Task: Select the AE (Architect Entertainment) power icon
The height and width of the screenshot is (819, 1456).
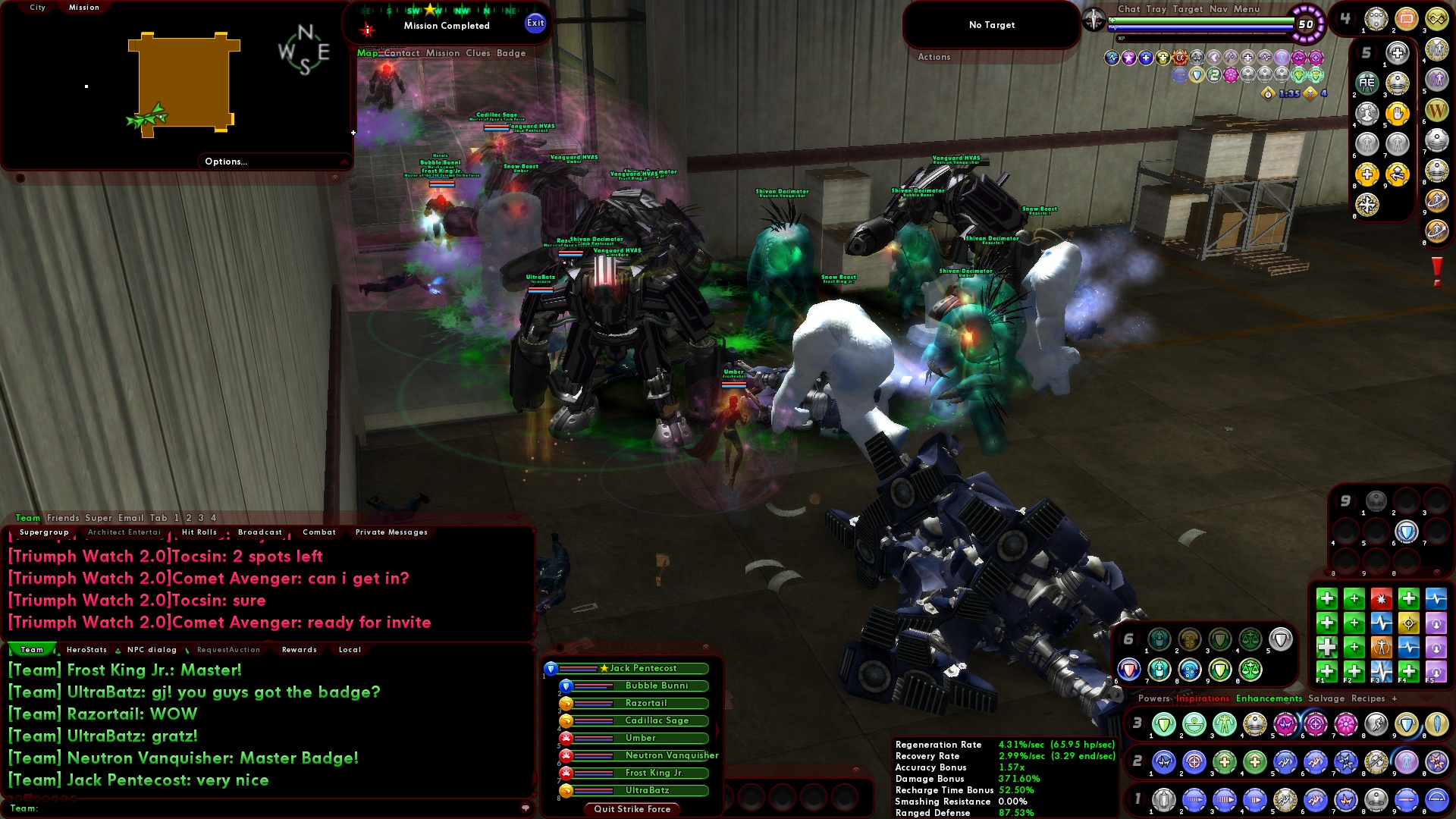Action: coord(1366,83)
